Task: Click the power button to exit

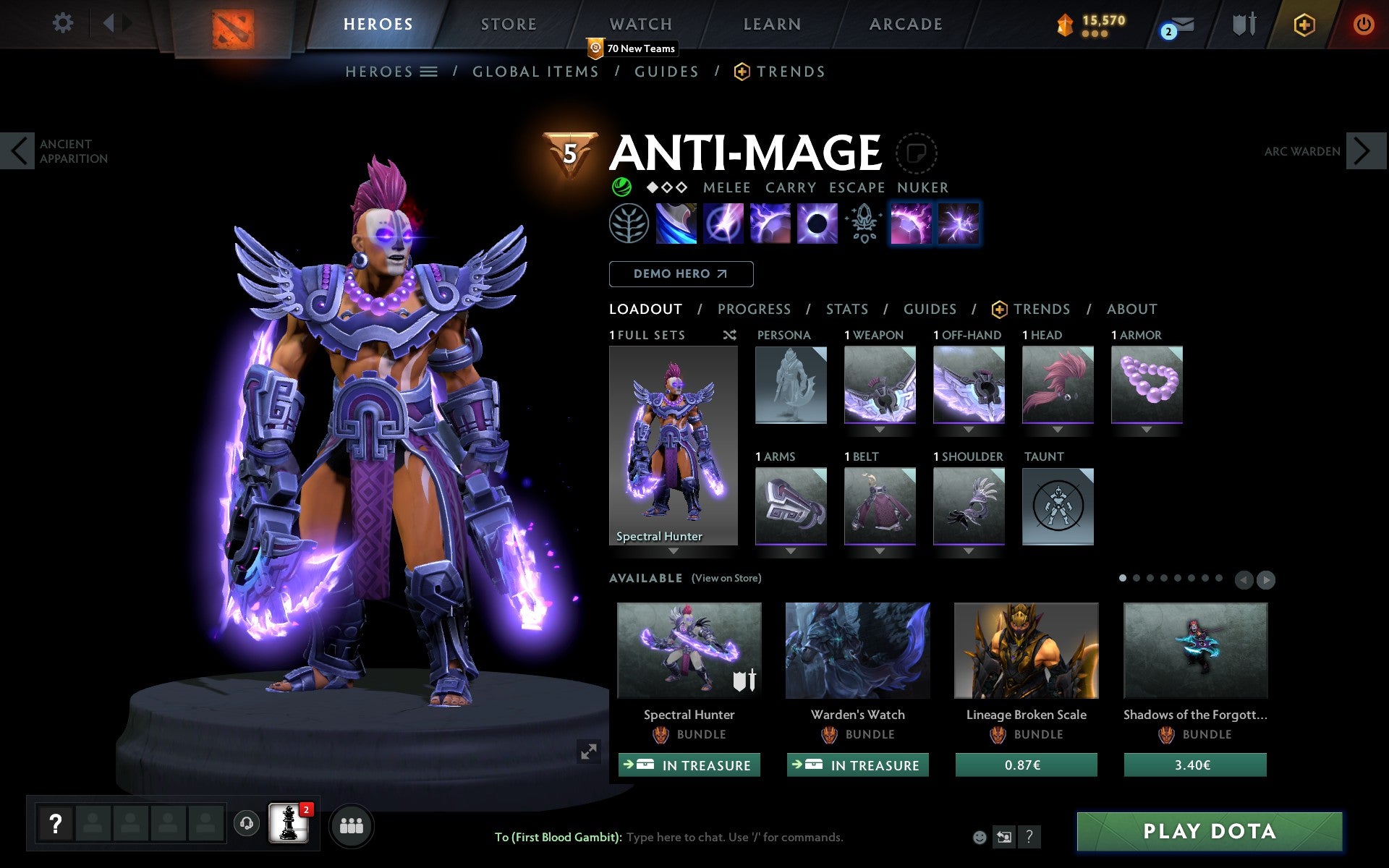Action: click(1364, 23)
